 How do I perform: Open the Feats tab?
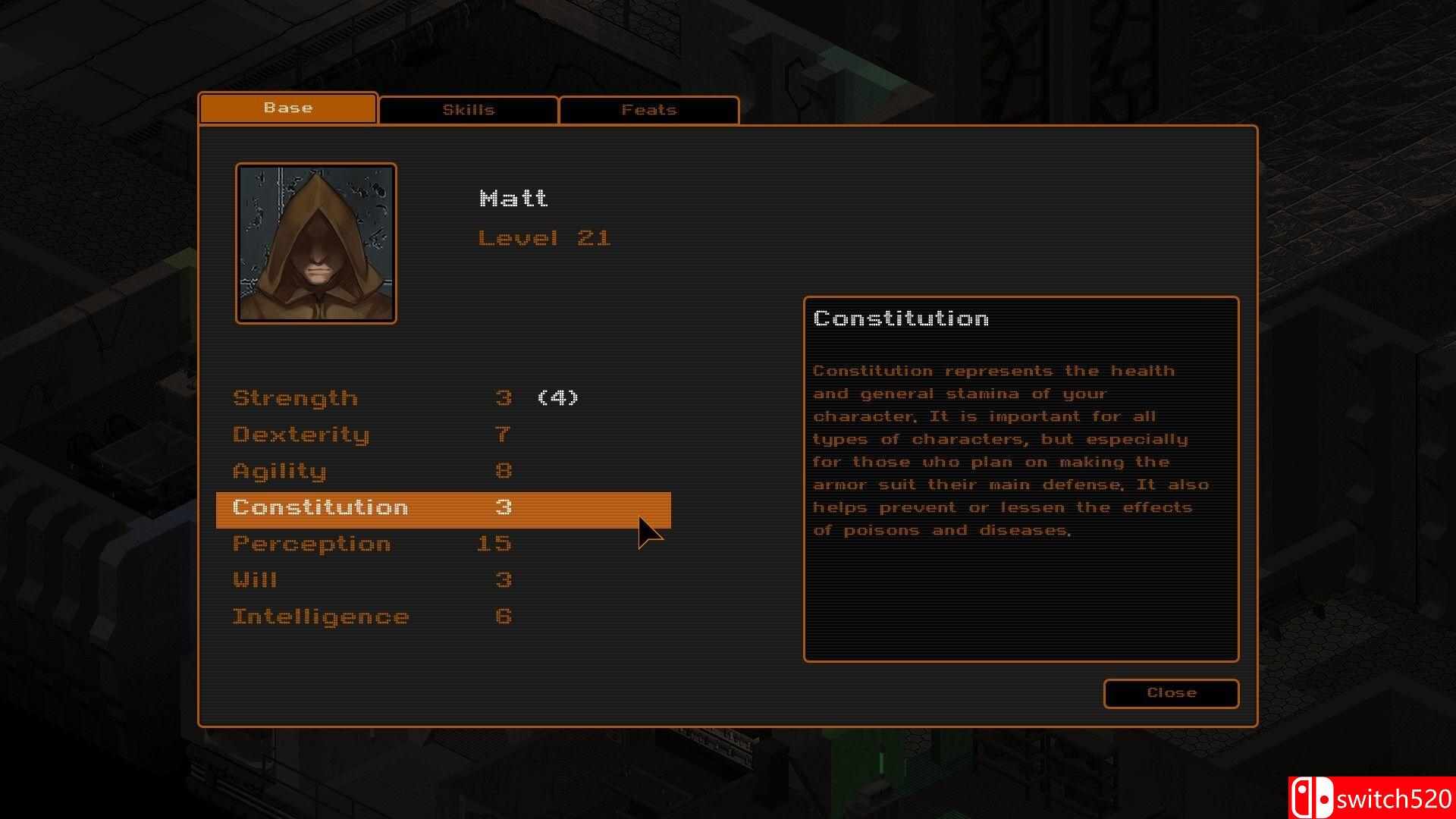(648, 109)
